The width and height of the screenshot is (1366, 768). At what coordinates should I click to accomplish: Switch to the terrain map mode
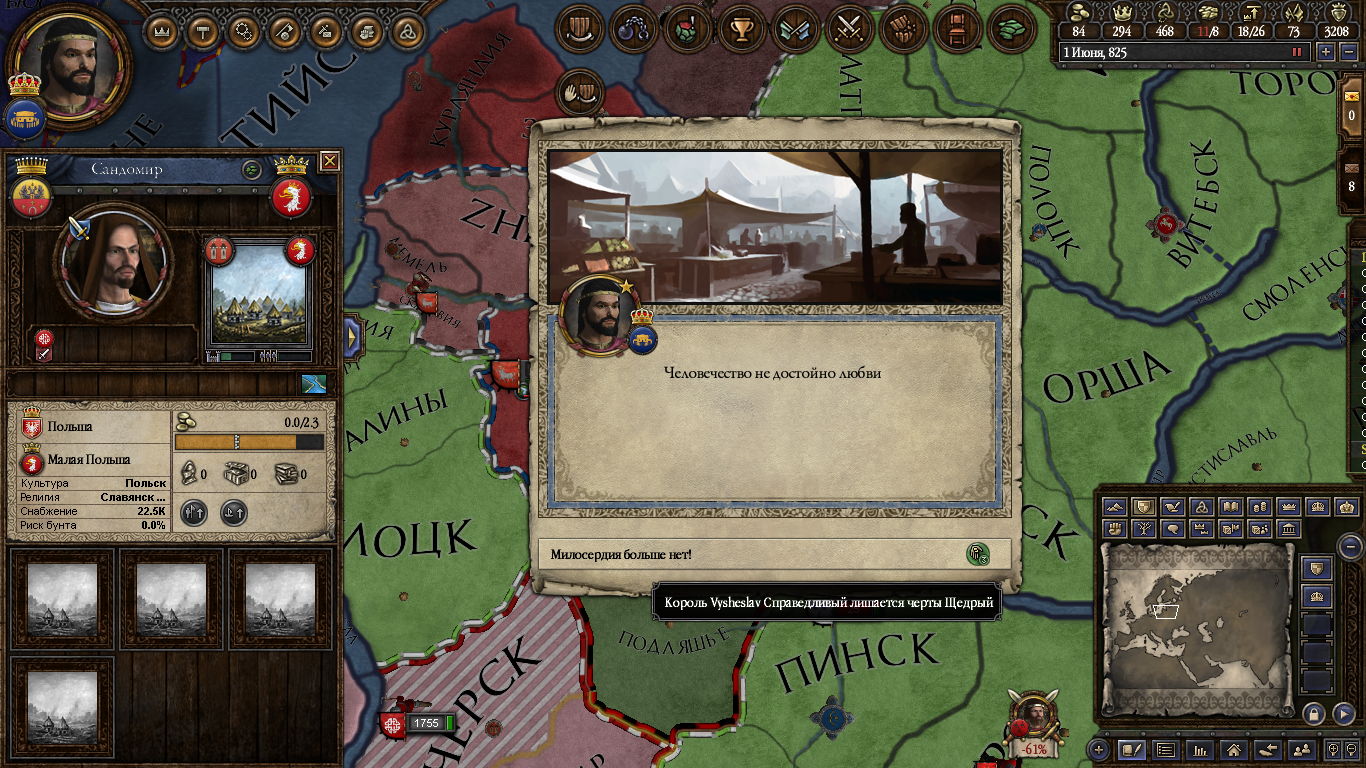pos(1115,508)
